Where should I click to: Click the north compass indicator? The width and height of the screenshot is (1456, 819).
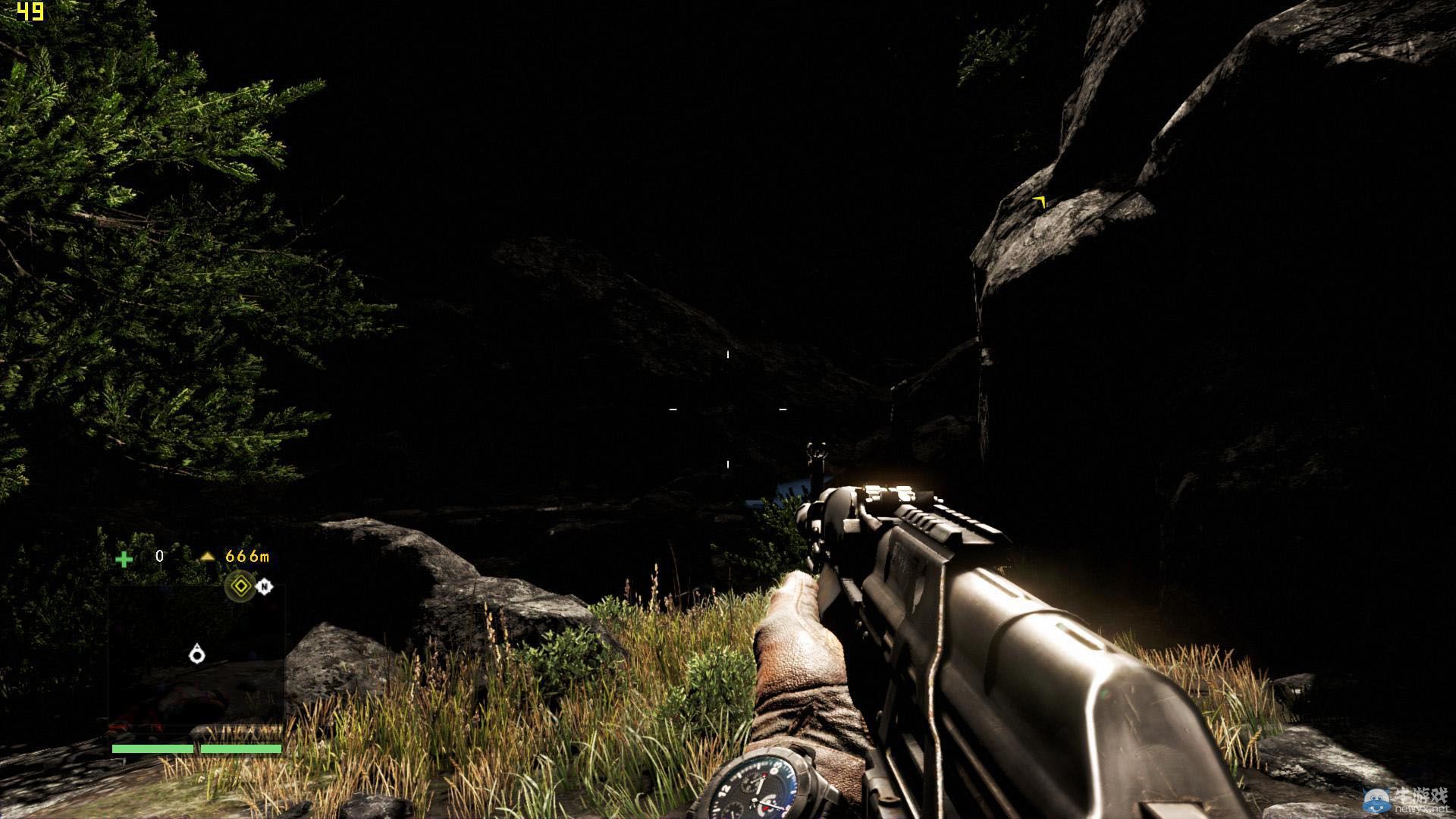tap(264, 586)
